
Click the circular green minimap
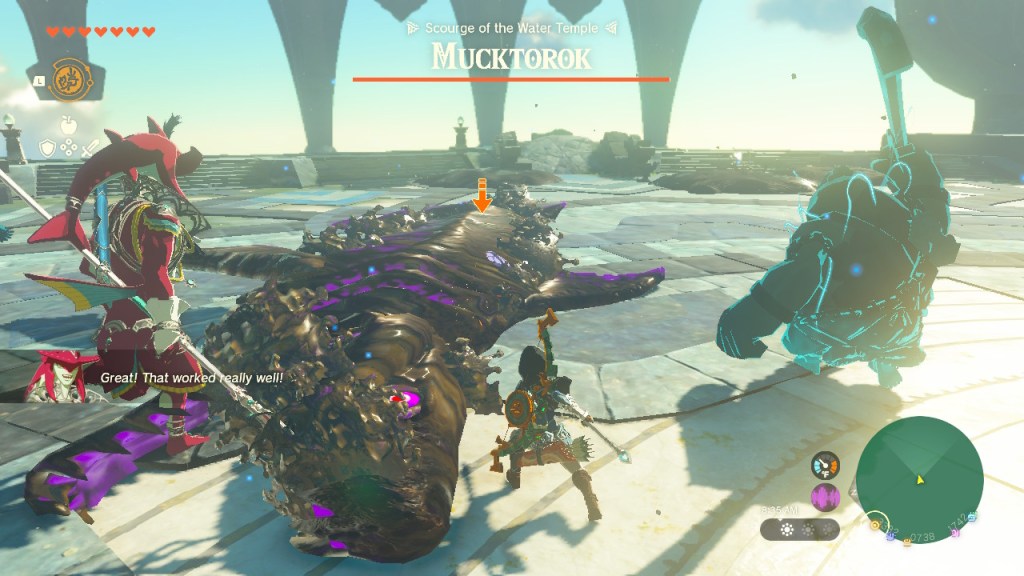[919, 480]
